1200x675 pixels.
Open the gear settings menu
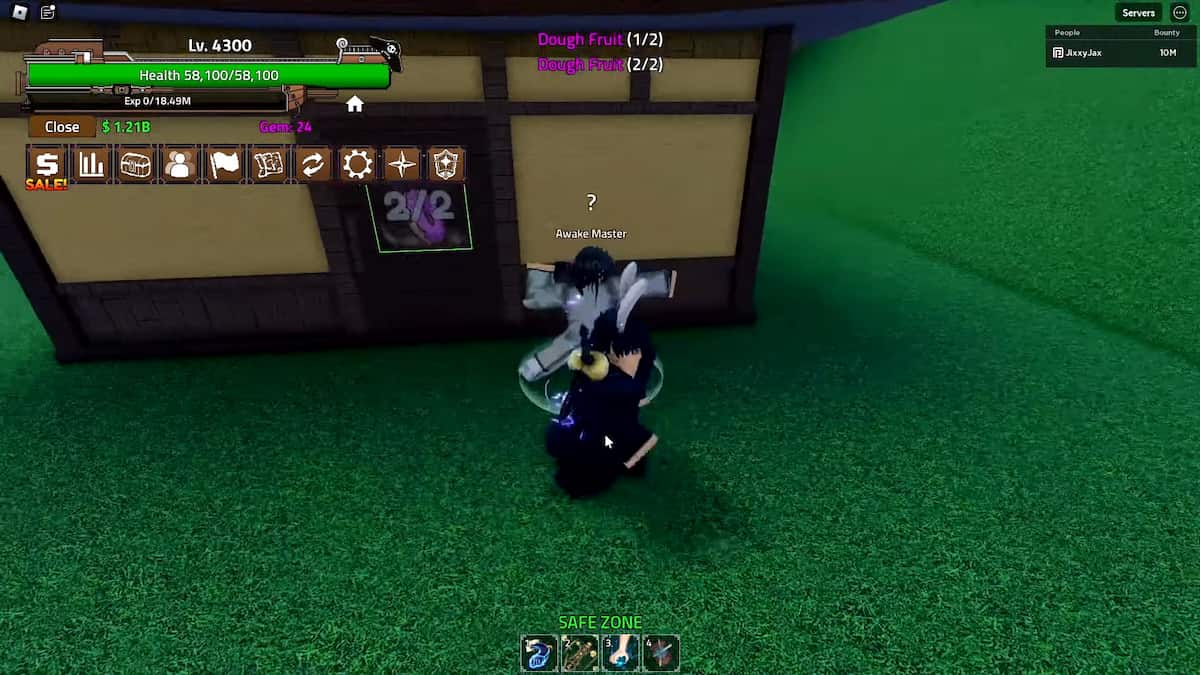pos(357,165)
